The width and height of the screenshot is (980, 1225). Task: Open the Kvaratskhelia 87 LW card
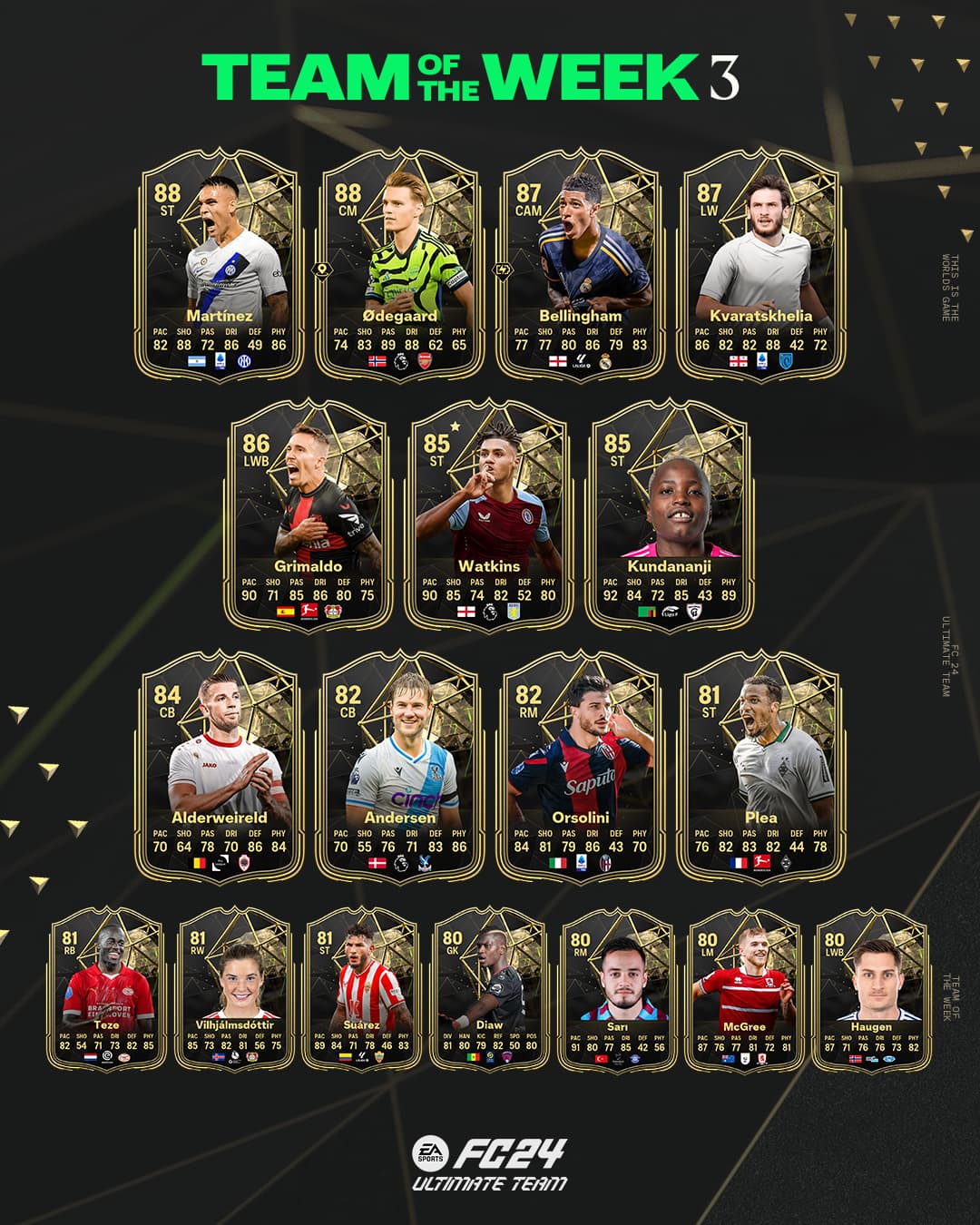click(760, 263)
